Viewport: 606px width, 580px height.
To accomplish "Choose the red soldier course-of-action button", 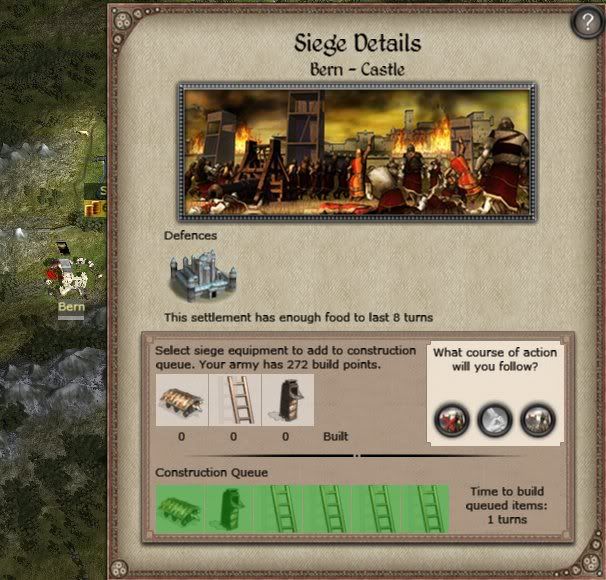I will [x=451, y=420].
